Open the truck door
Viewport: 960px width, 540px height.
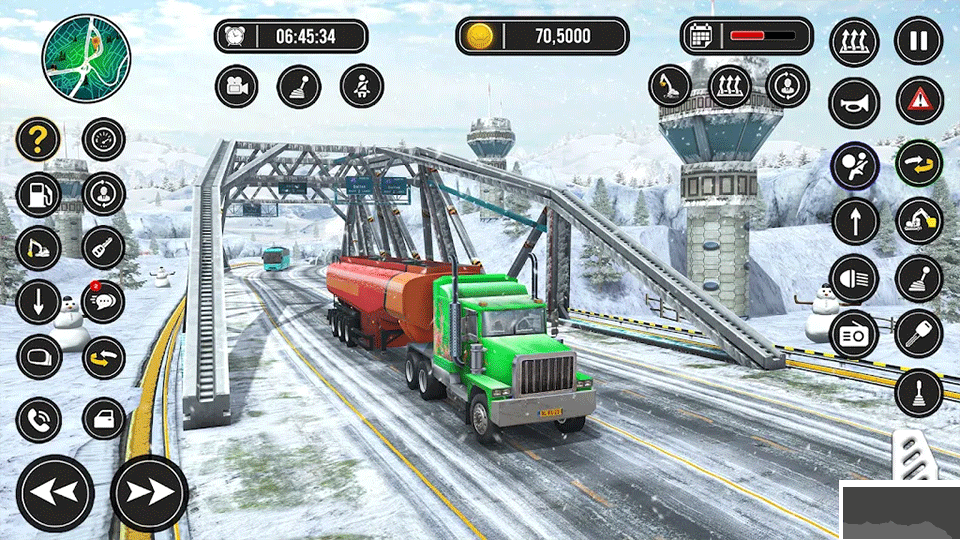coord(103,419)
